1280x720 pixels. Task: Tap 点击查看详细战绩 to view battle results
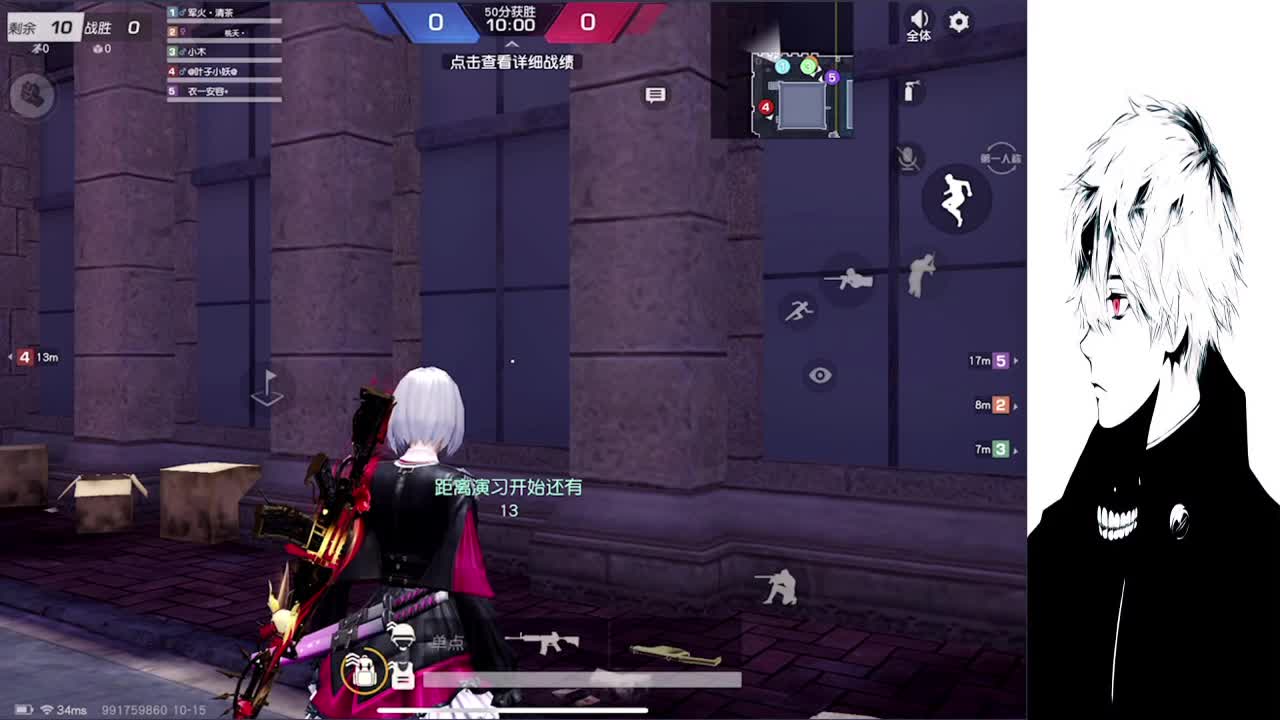(x=513, y=62)
